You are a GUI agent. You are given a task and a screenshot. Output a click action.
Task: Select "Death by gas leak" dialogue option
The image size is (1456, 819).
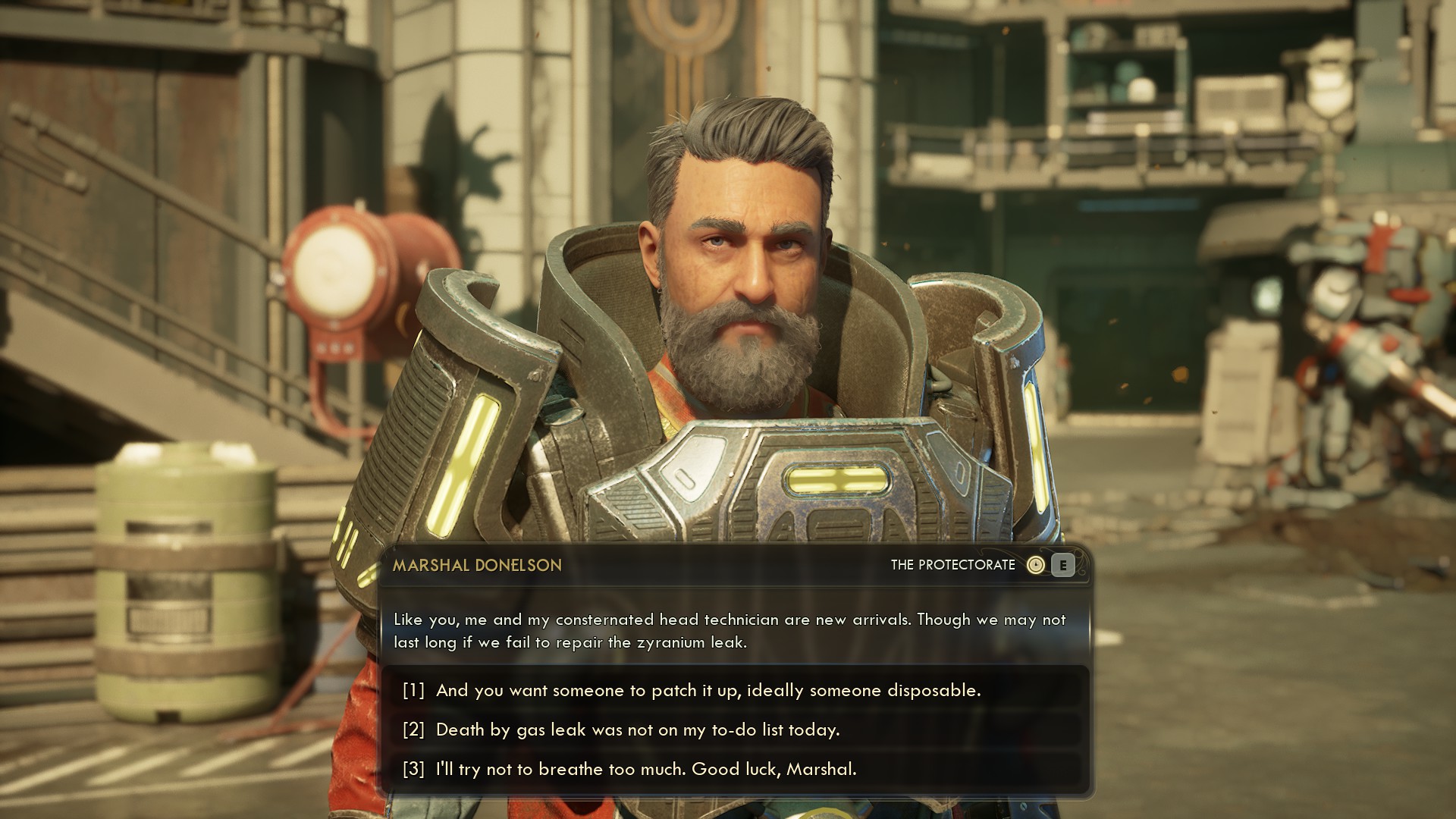tap(637, 730)
